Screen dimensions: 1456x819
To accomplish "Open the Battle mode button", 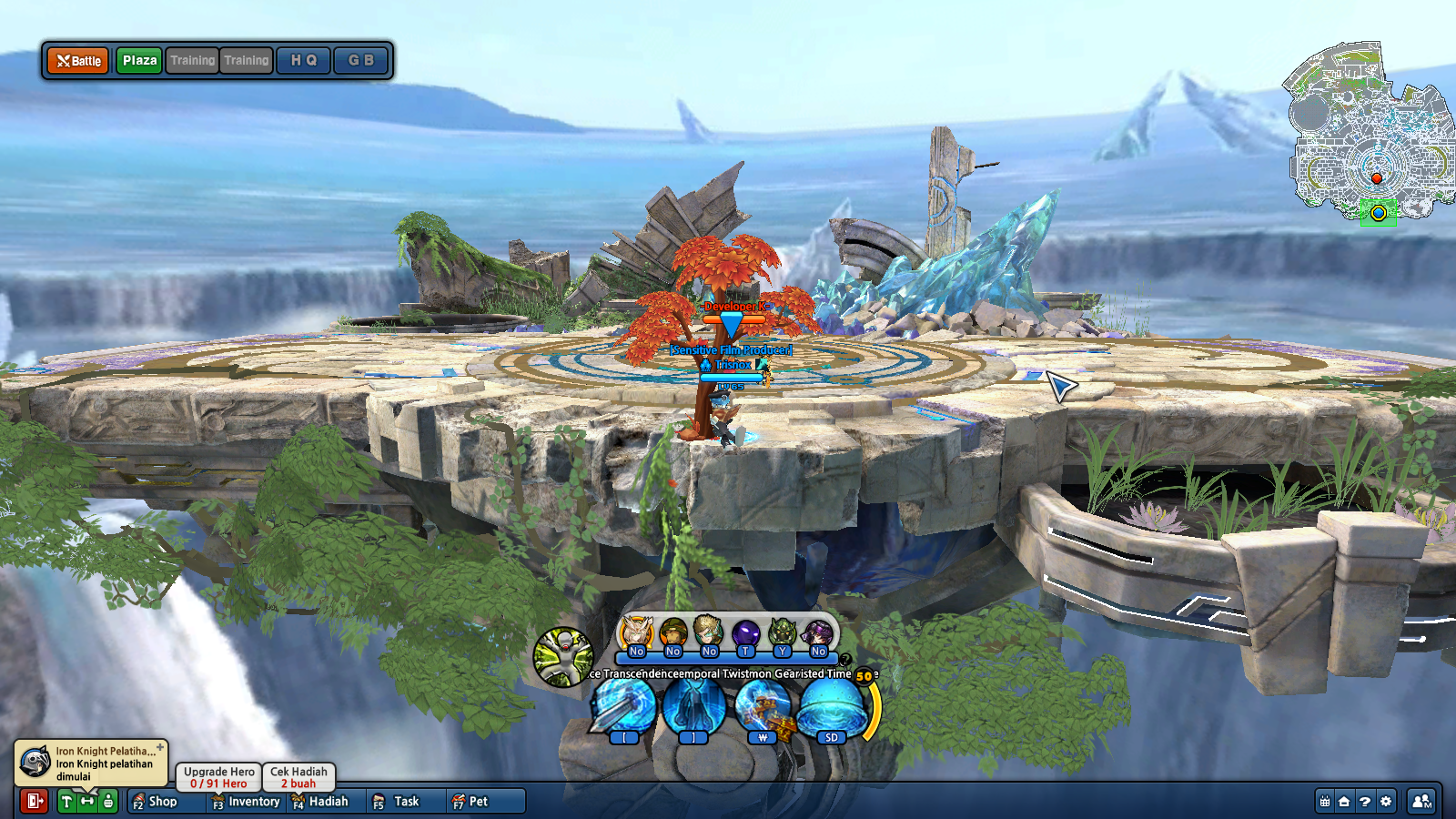I will tap(78, 61).
